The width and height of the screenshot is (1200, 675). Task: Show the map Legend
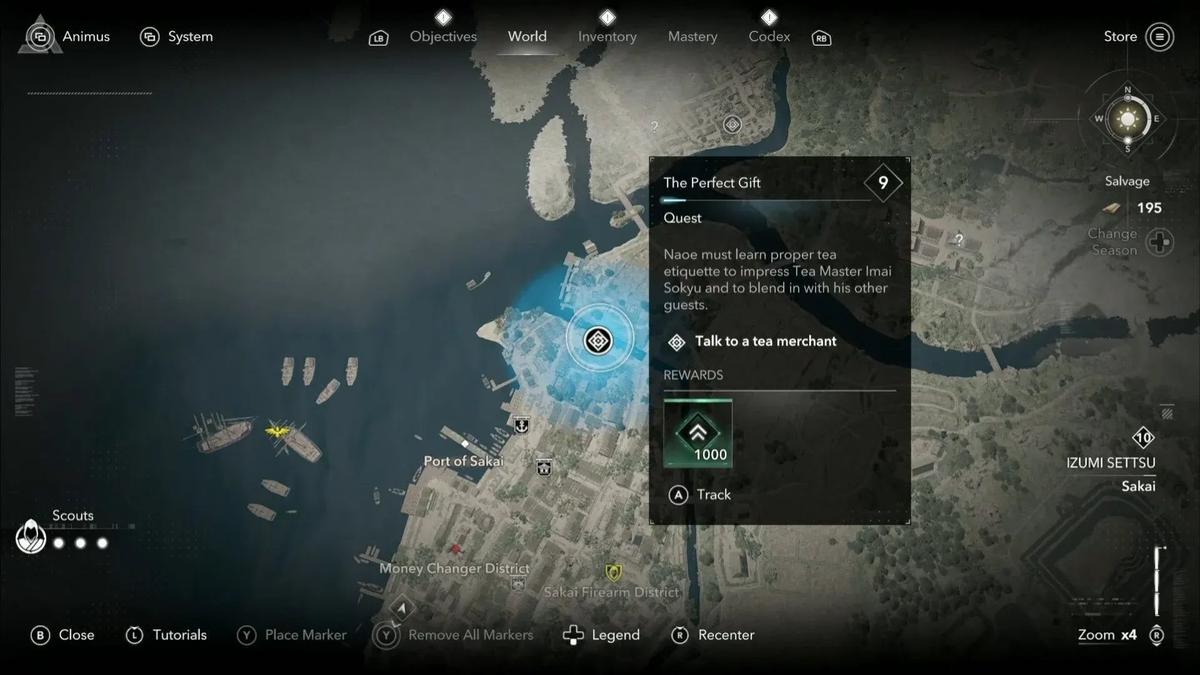coord(602,635)
